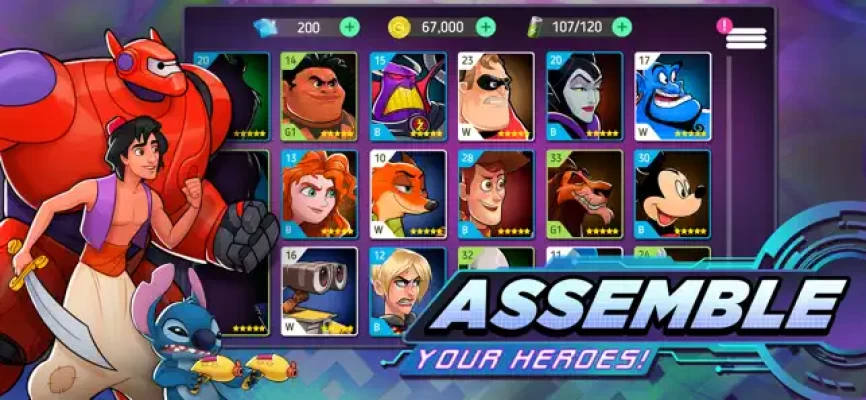Open the Woody hero card

click(496, 193)
